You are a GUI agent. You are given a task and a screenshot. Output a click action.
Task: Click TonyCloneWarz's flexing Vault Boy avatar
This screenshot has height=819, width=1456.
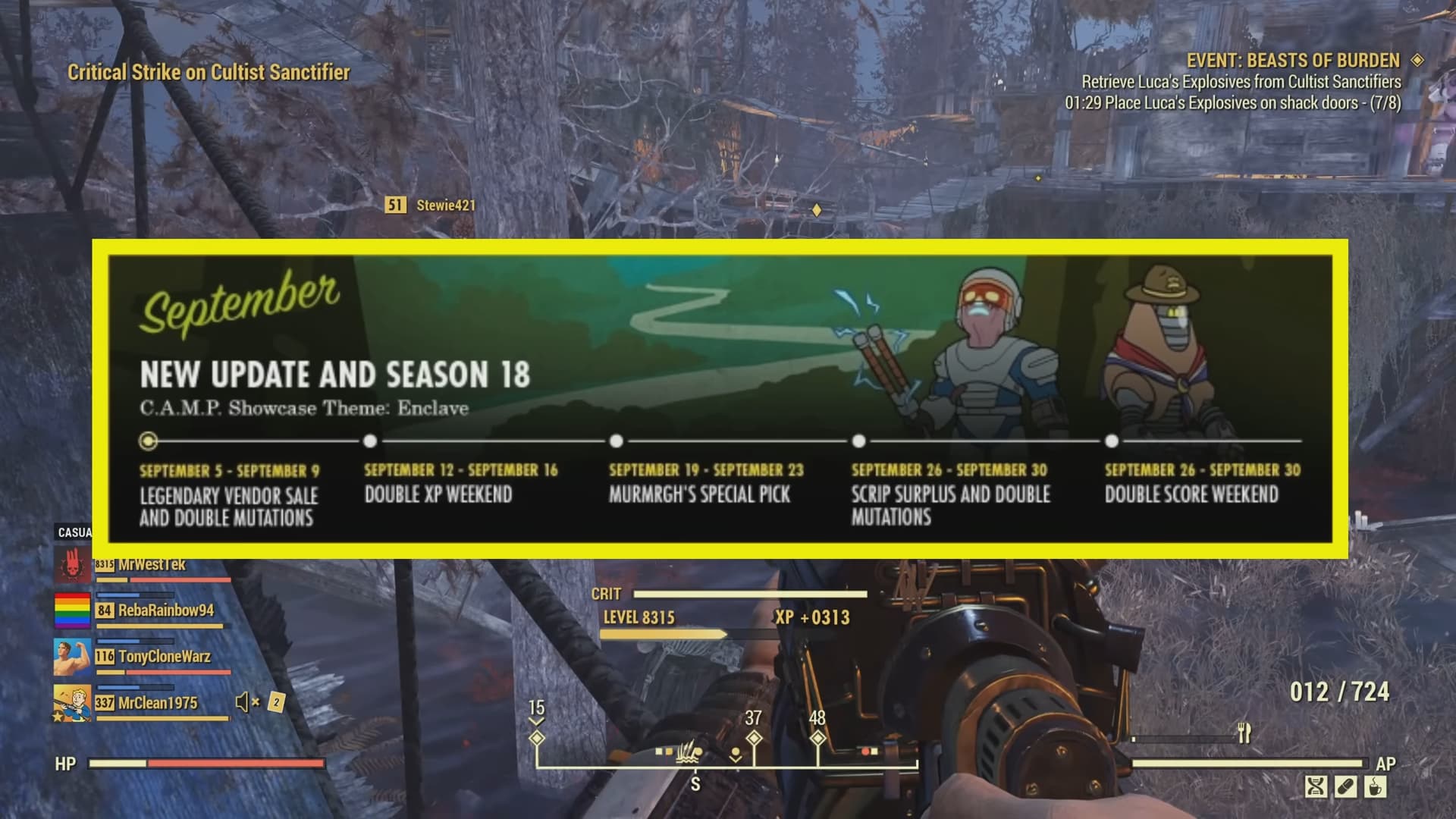pos(72,657)
